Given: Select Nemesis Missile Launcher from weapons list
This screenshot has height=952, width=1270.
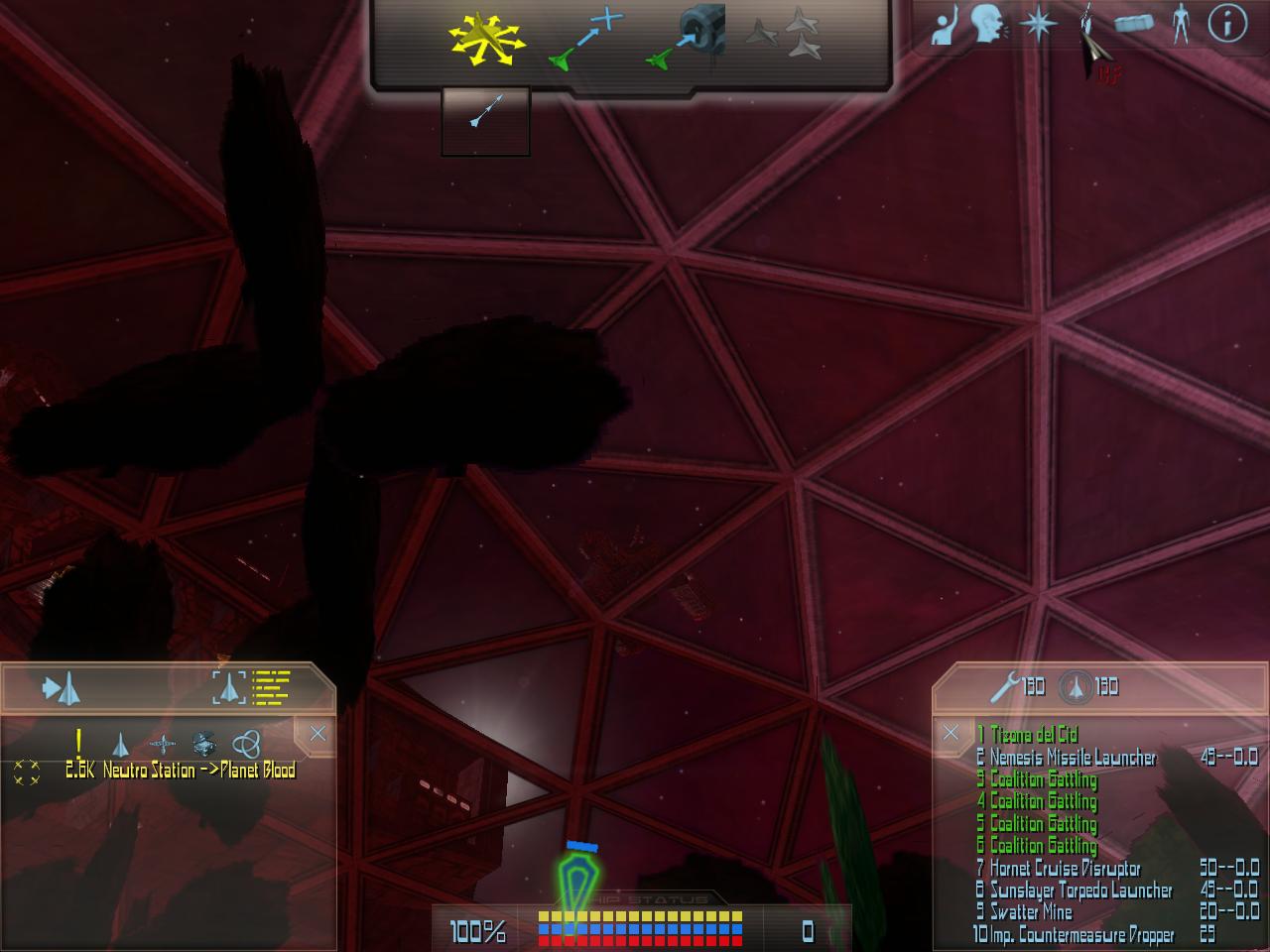Looking at the screenshot, I should pos(1073,758).
